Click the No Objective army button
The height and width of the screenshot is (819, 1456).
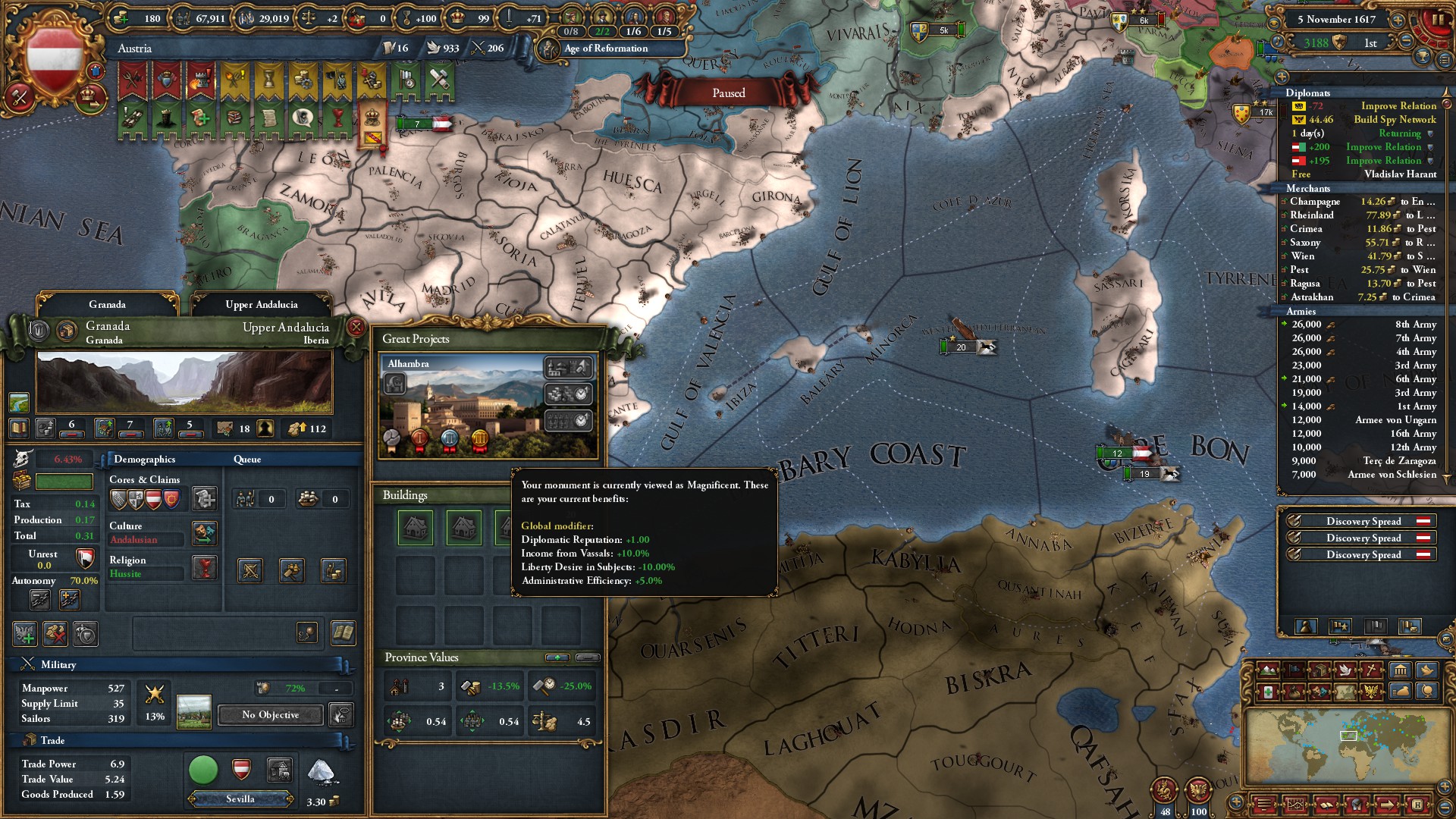(x=270, y=715)
